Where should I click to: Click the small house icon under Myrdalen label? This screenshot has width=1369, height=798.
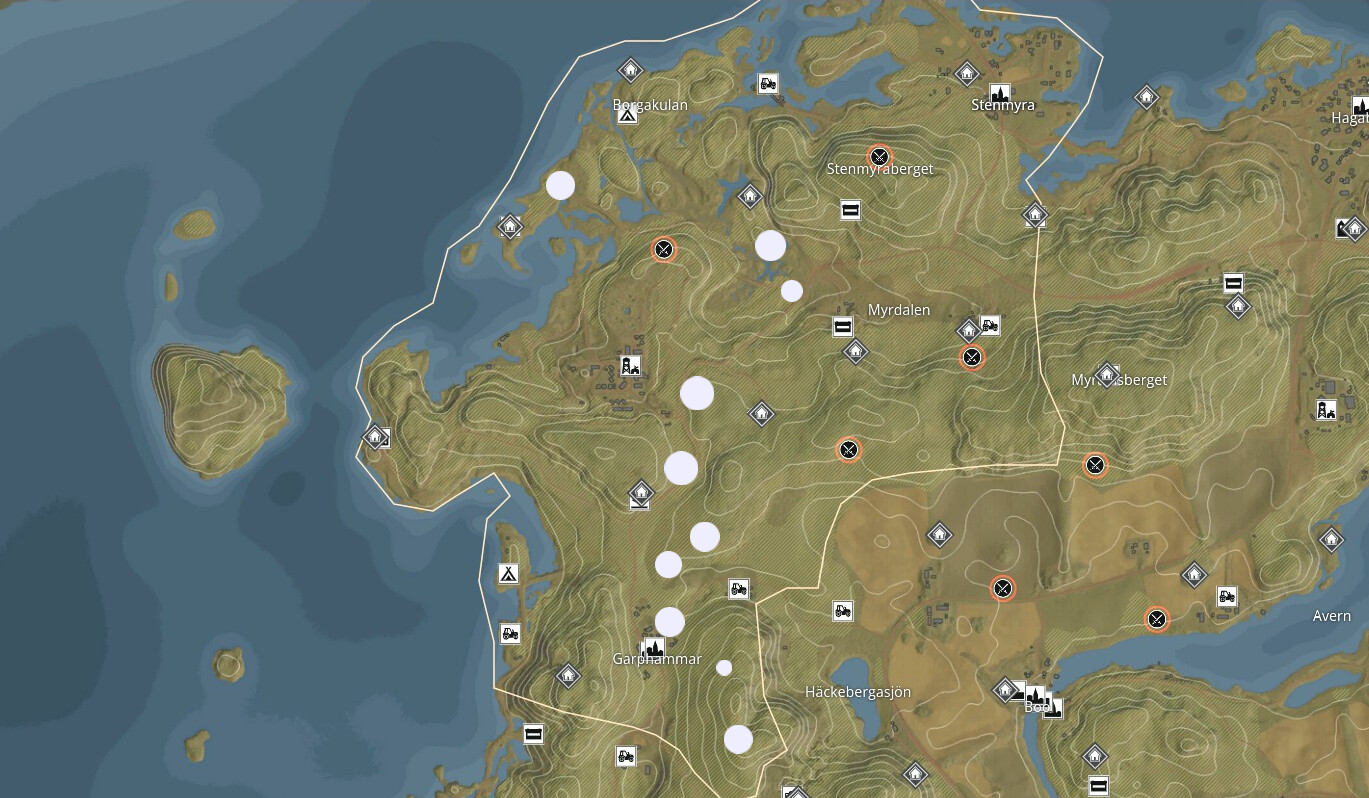click(855, 352)
